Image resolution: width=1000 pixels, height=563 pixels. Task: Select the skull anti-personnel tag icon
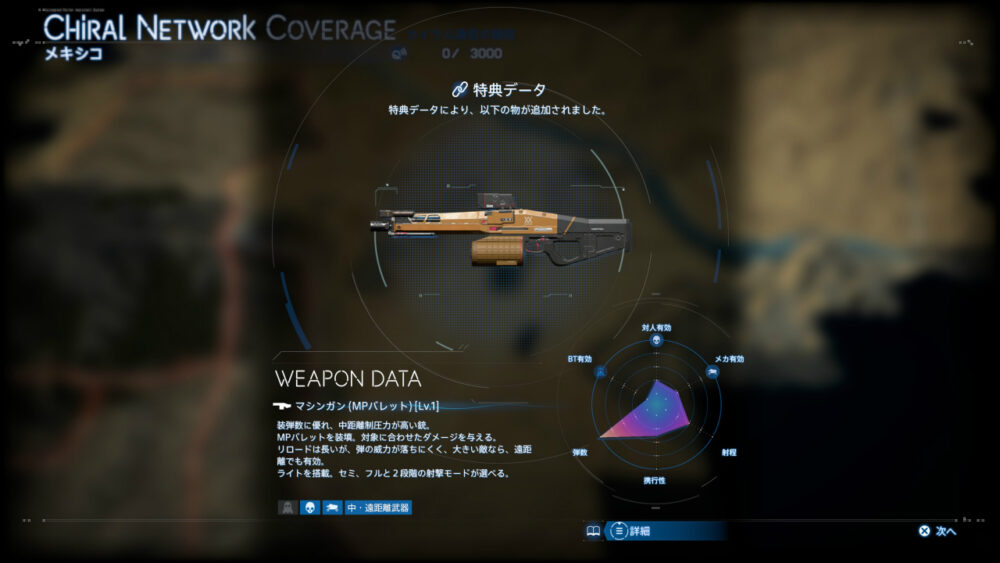coord(310,507)
